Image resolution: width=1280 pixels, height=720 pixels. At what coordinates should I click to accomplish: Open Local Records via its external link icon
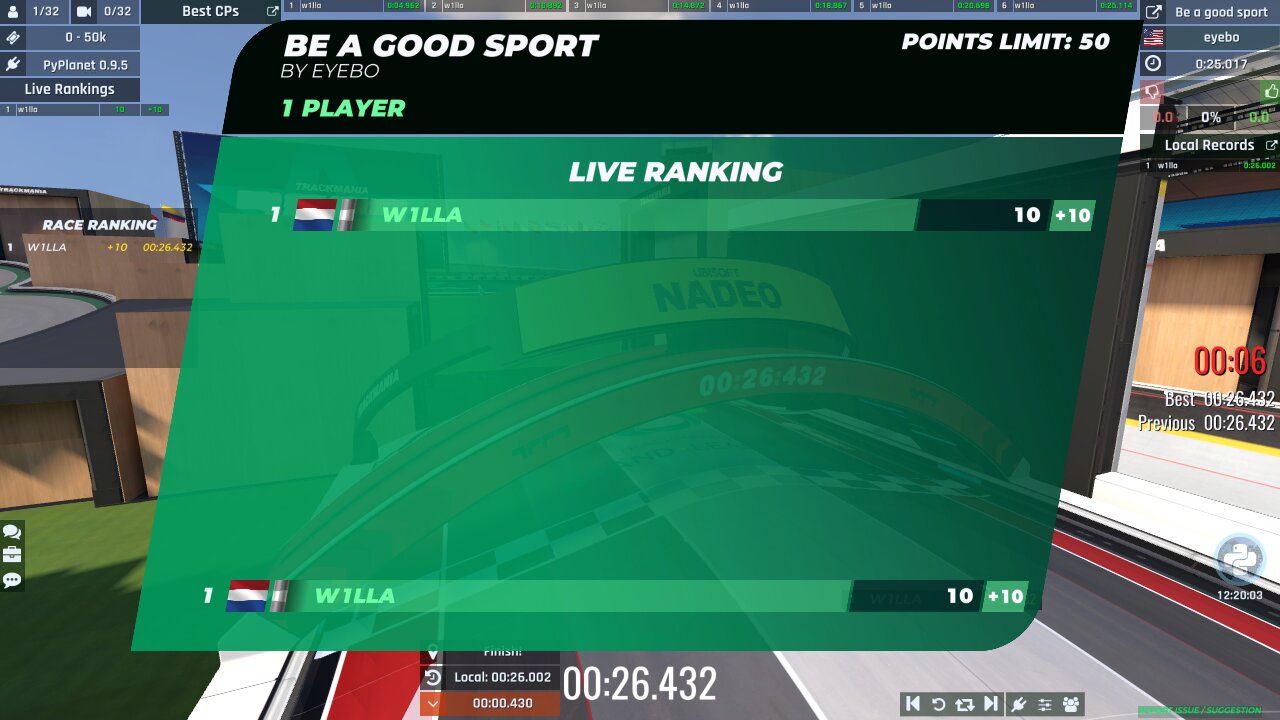[x=1272, y=144]
